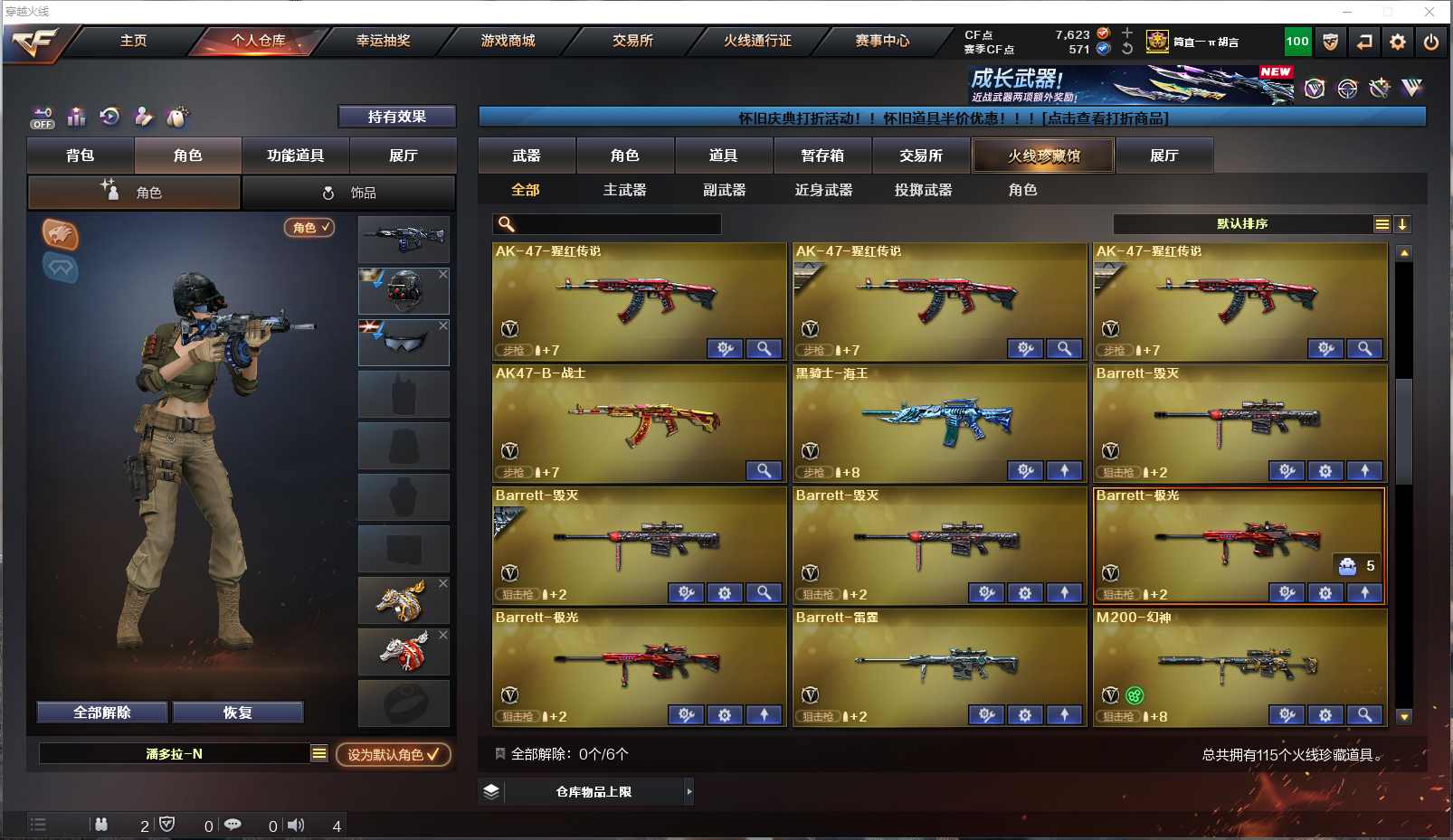Open the 饰品 accessories sub-tab

349,193
